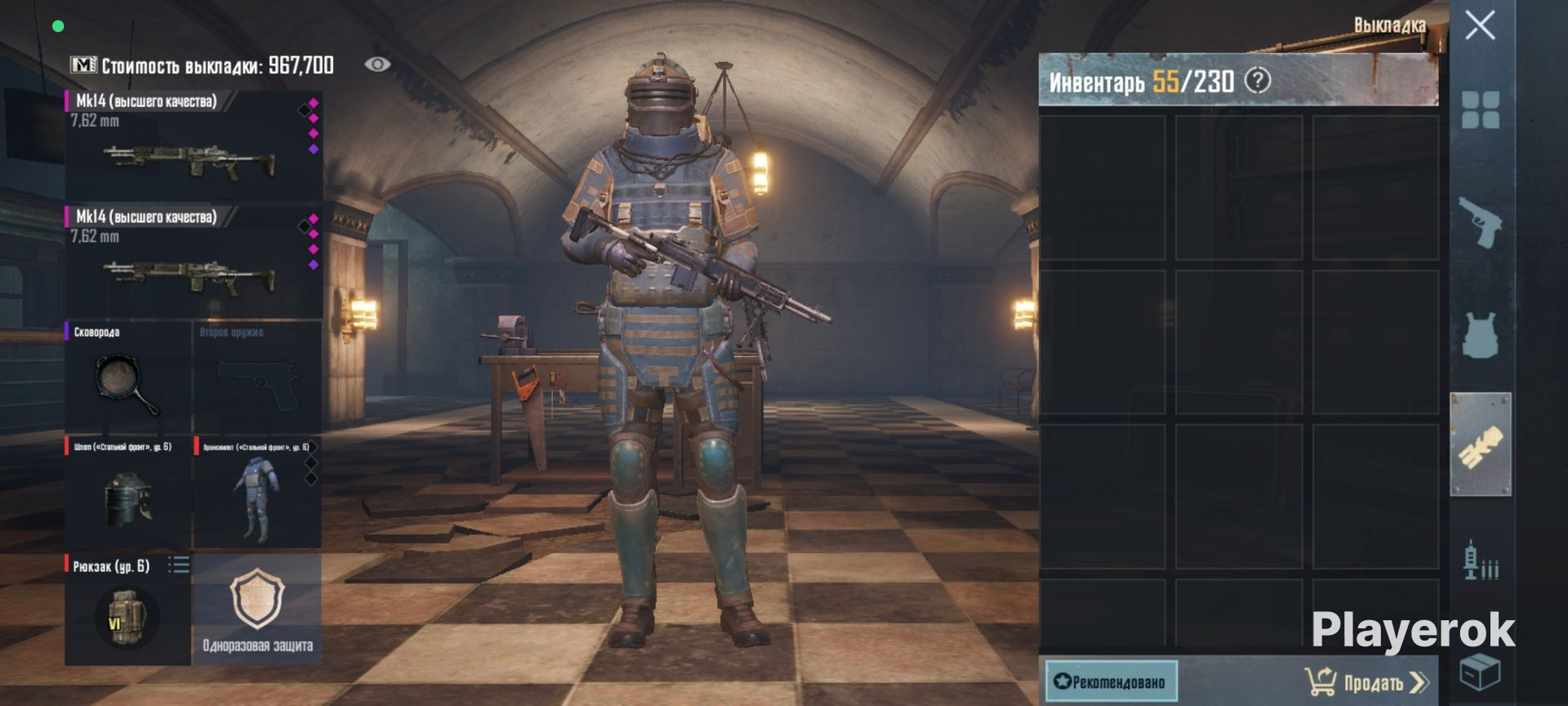The image size is (1568, 706).
Task: Toggle loadout cost visibility eye icon
Action: point(377,65)
